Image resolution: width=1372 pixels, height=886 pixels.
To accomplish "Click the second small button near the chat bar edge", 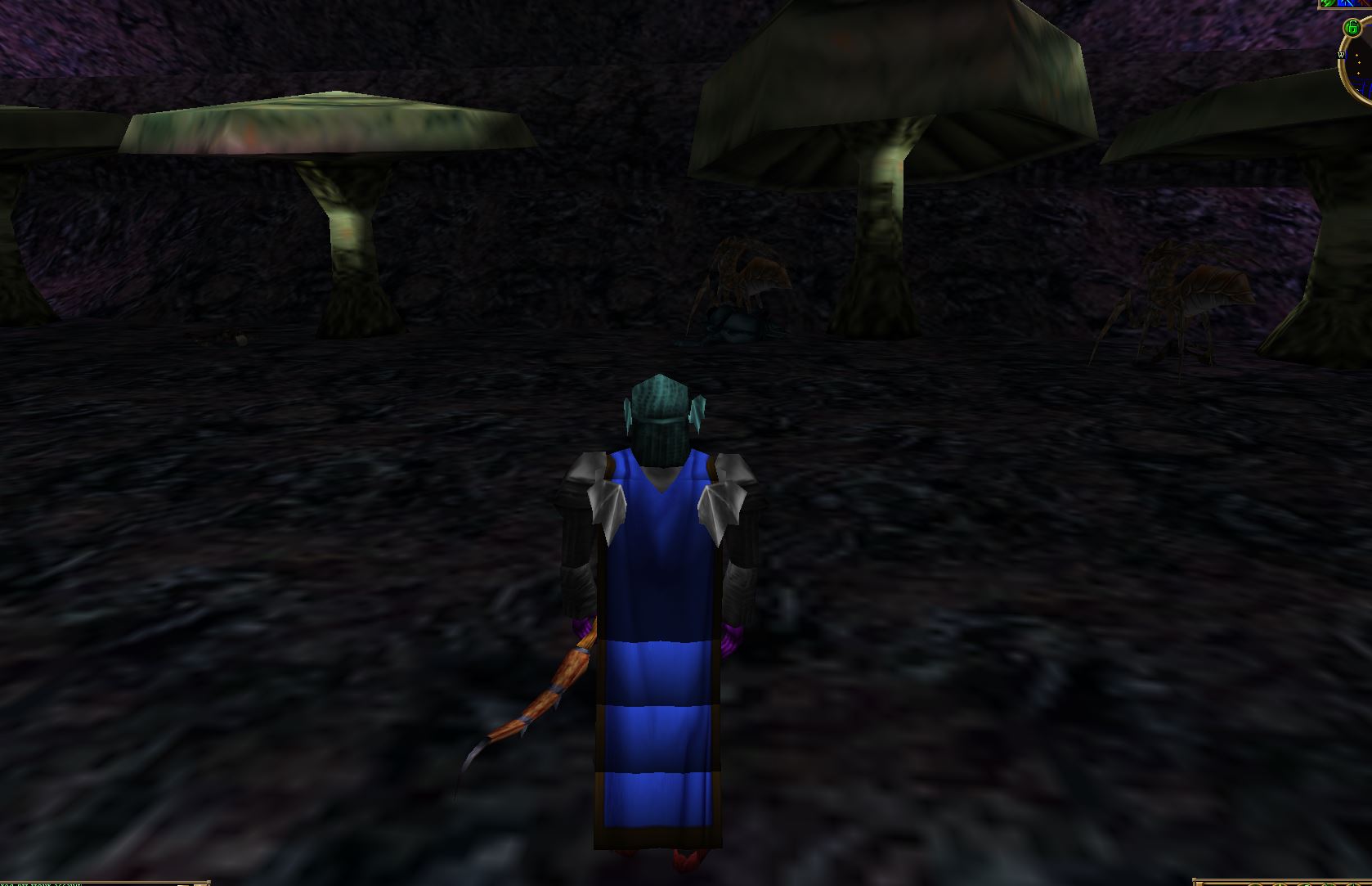I will point(200,883).
